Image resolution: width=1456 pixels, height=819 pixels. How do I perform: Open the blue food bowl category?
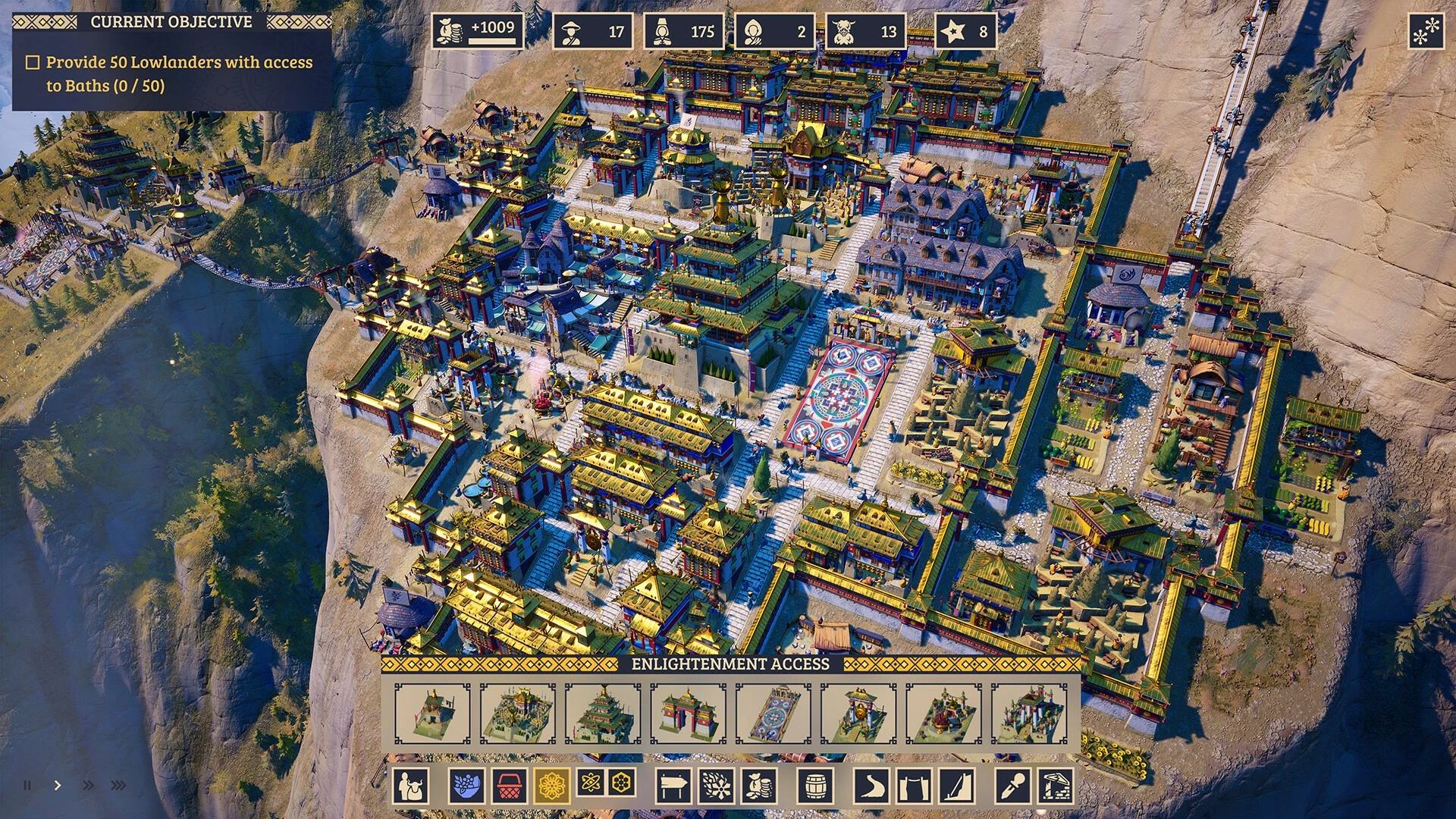pyautogui.click(x=467, y=786)
